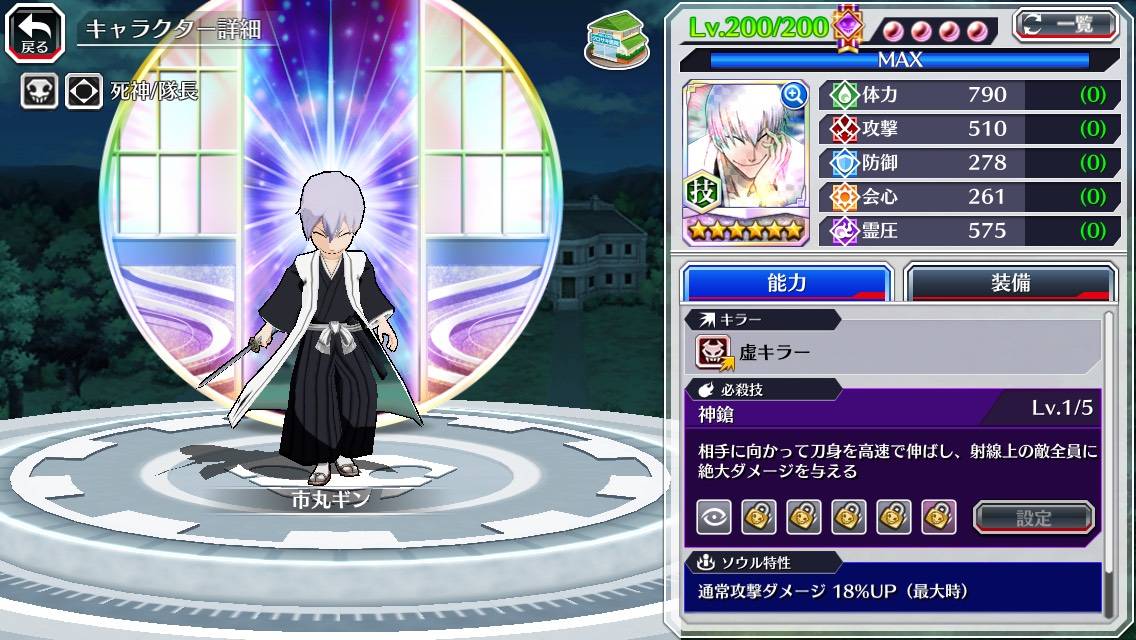Switch to the 能力 tab

(786, 283)
